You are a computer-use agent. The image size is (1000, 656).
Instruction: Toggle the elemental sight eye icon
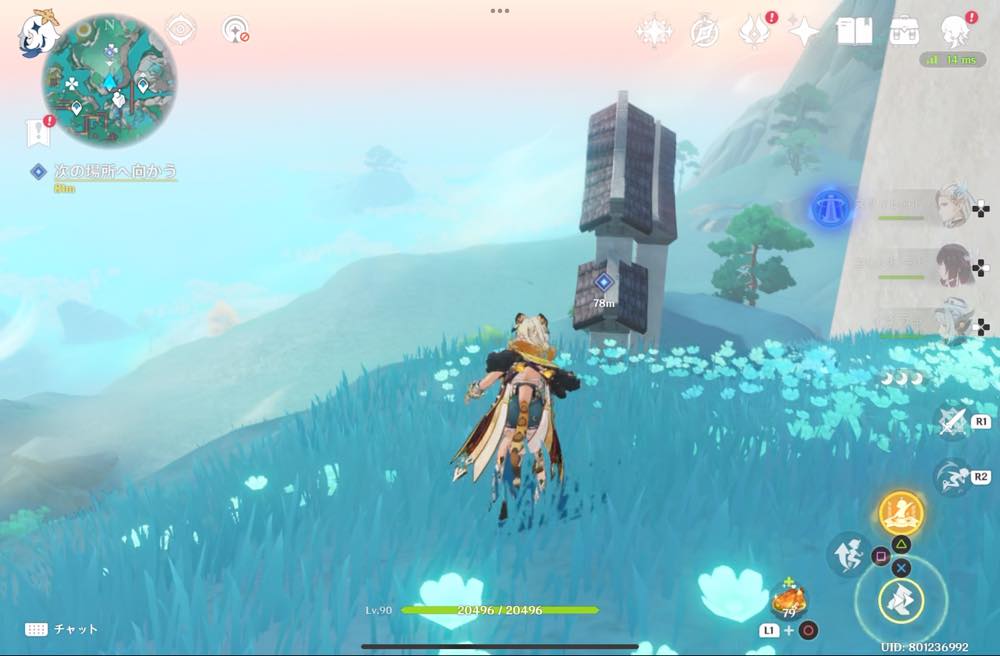click(x=180, y=30)
